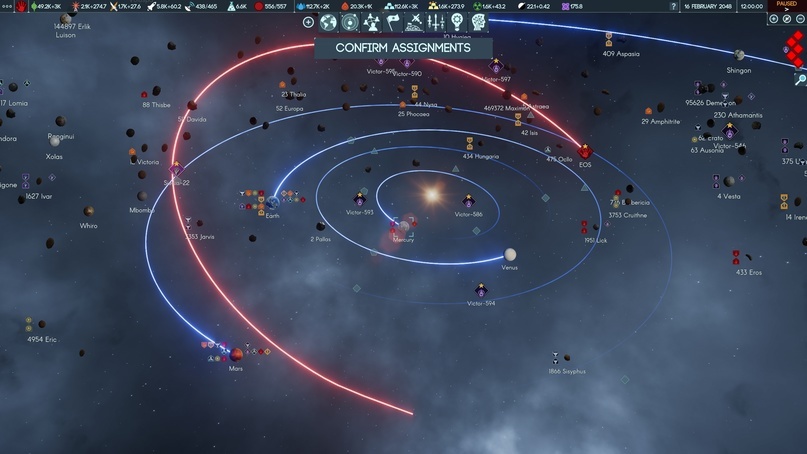Open the fleets screen with ship icons
This screenshot has height=454, width=807.
click(x=435, y=22)
